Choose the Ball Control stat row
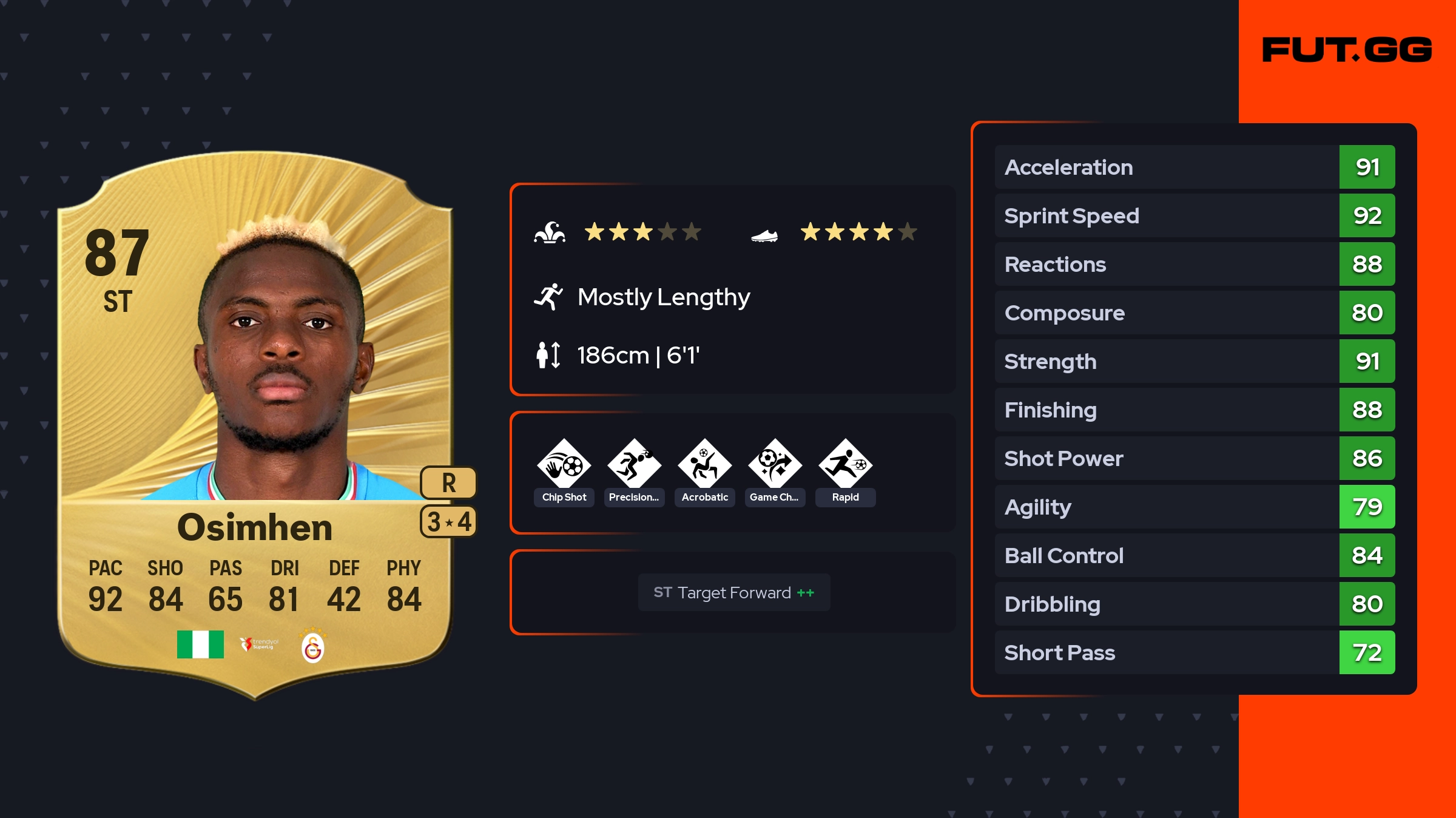The image size is (1456, 818). [x=1194, y=555]
